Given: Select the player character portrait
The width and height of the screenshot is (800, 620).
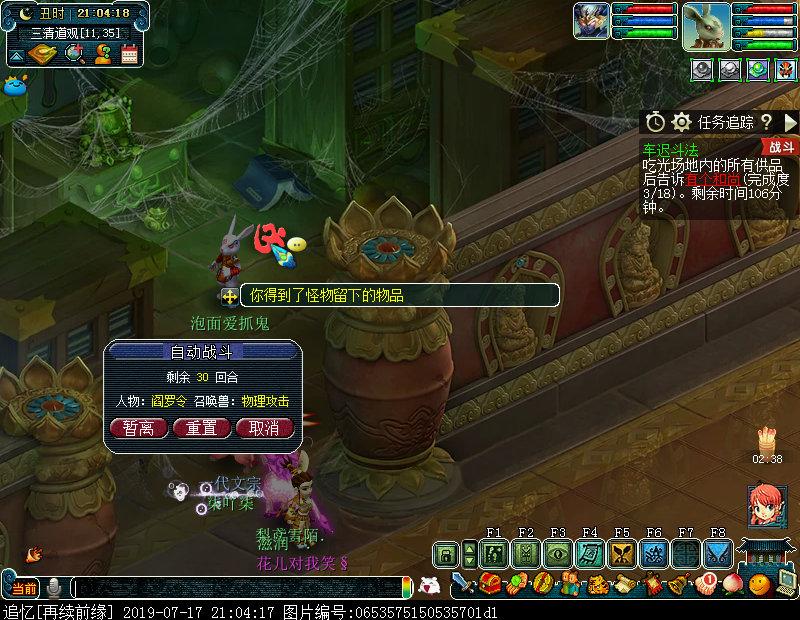Looking at the screenshot, I should click(x=592, y=21).
